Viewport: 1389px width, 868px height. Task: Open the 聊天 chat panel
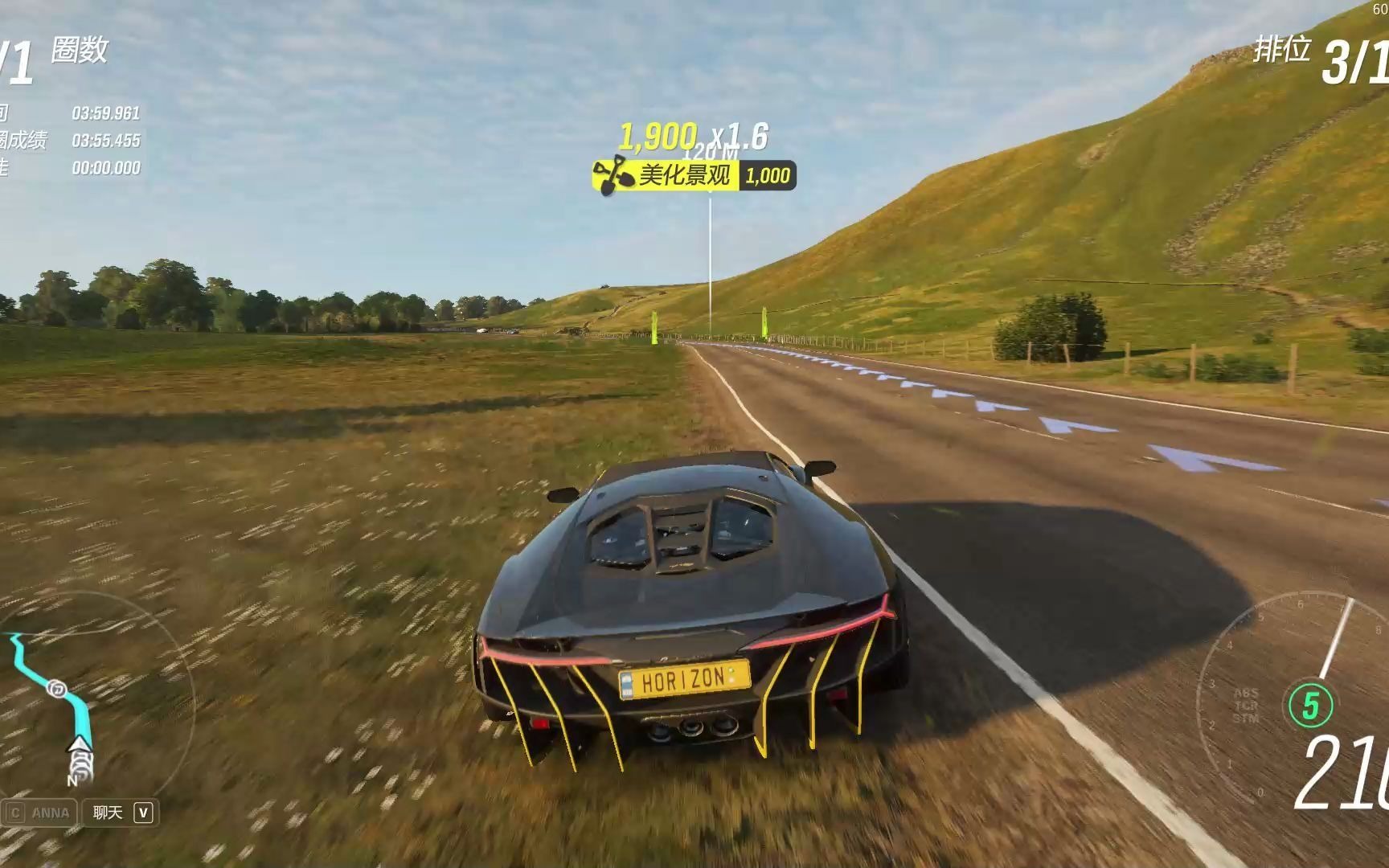(121, 813)
